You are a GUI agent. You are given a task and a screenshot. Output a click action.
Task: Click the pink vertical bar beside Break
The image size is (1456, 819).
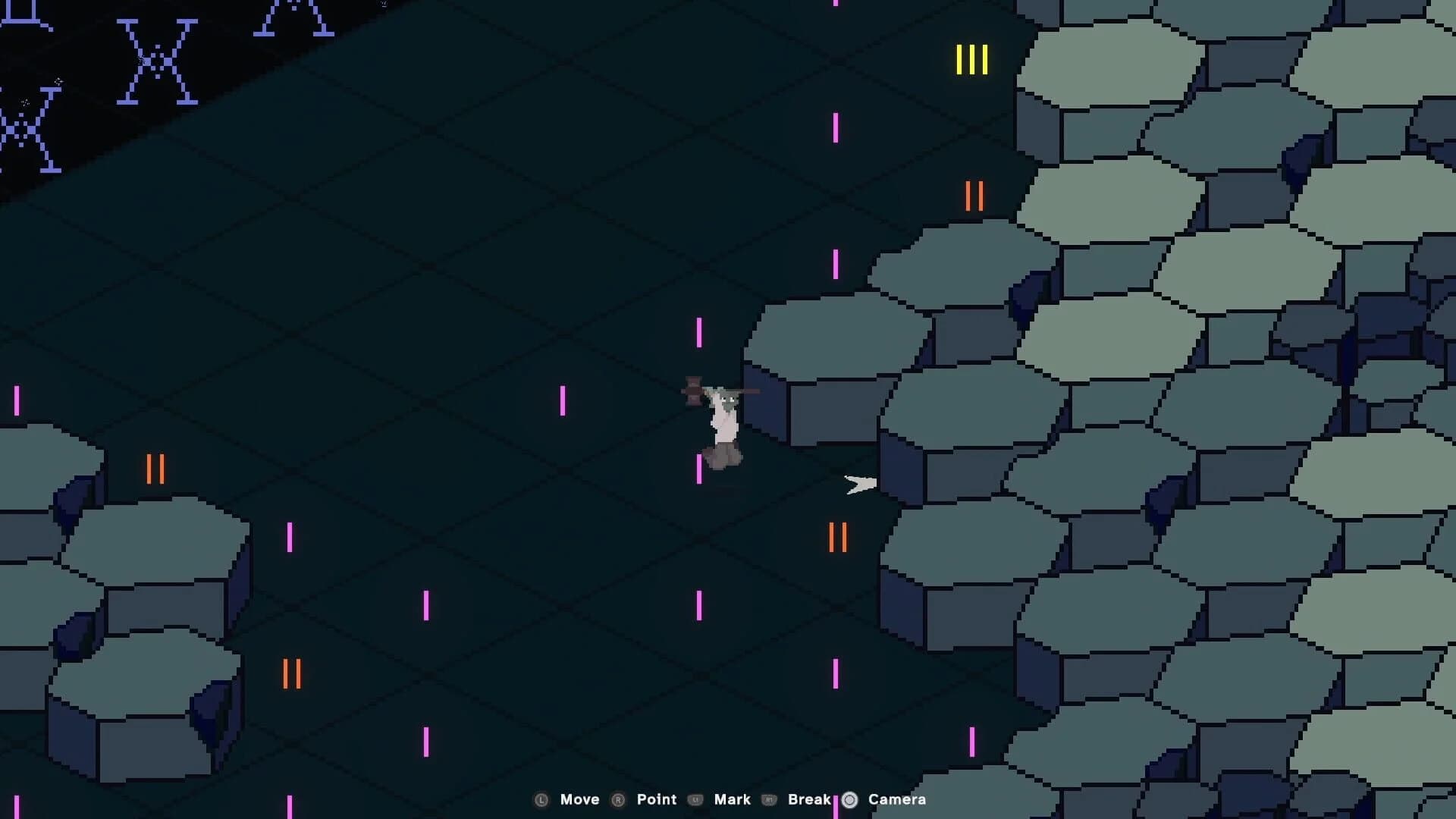pyautogui.click(x=836, y=799)
